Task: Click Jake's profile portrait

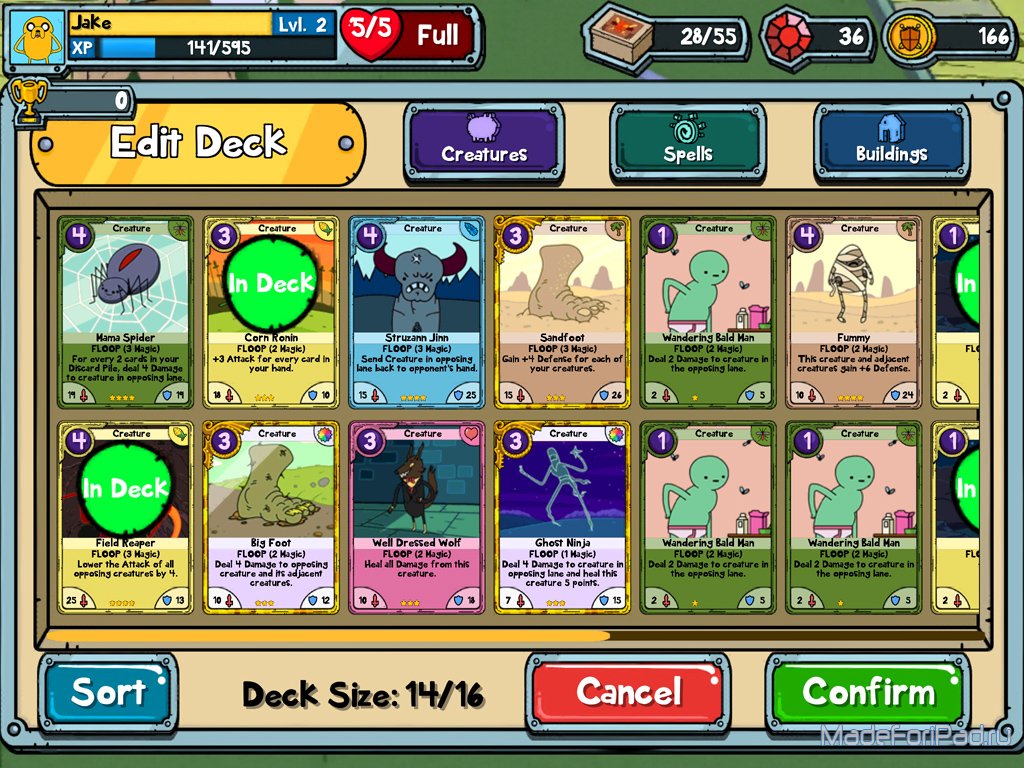Action: (x=36, y=38)
